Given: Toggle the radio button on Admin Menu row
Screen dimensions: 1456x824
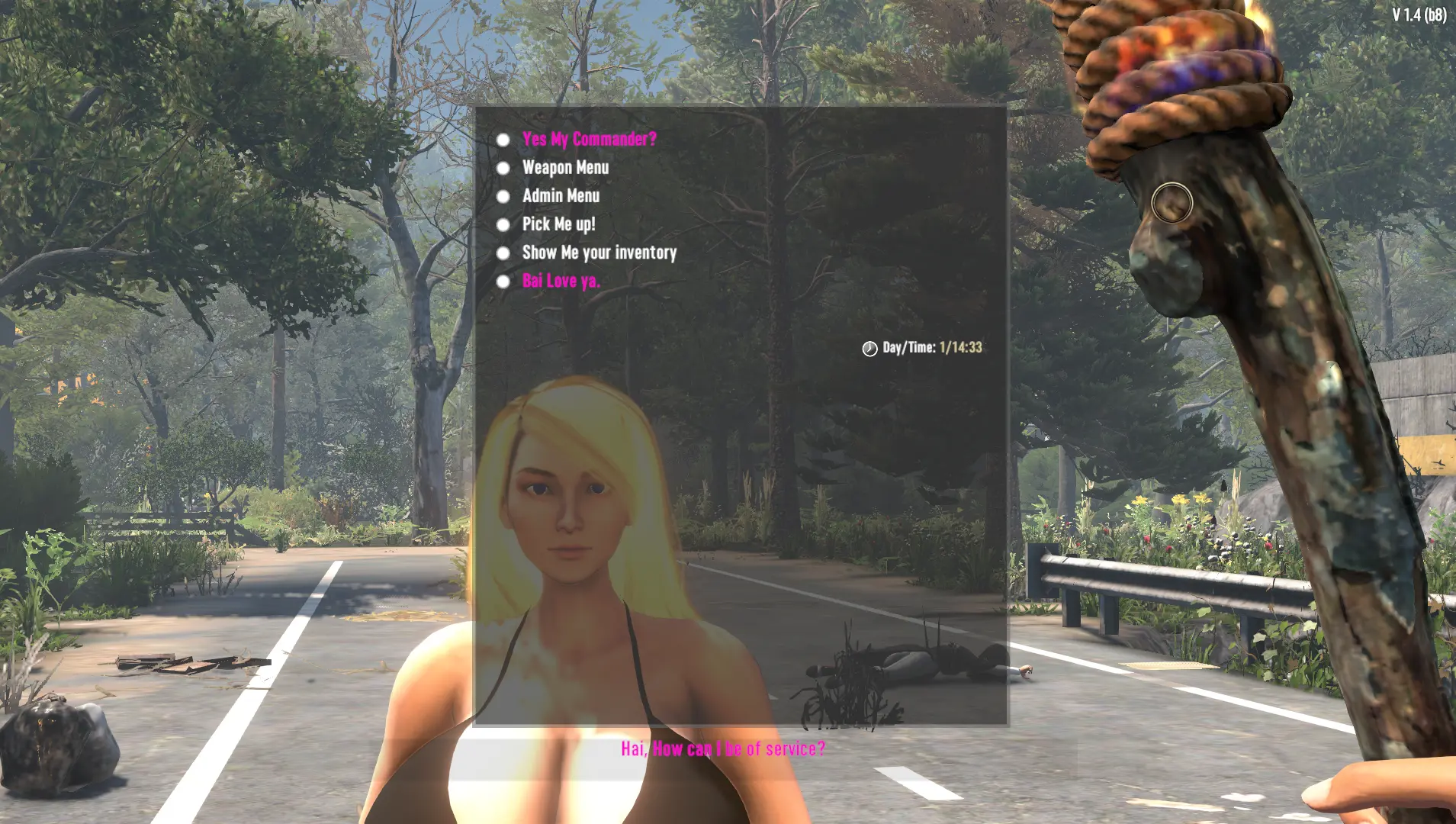Looking at the screenshot, I should pyautogui.click(x=503, y=196).
